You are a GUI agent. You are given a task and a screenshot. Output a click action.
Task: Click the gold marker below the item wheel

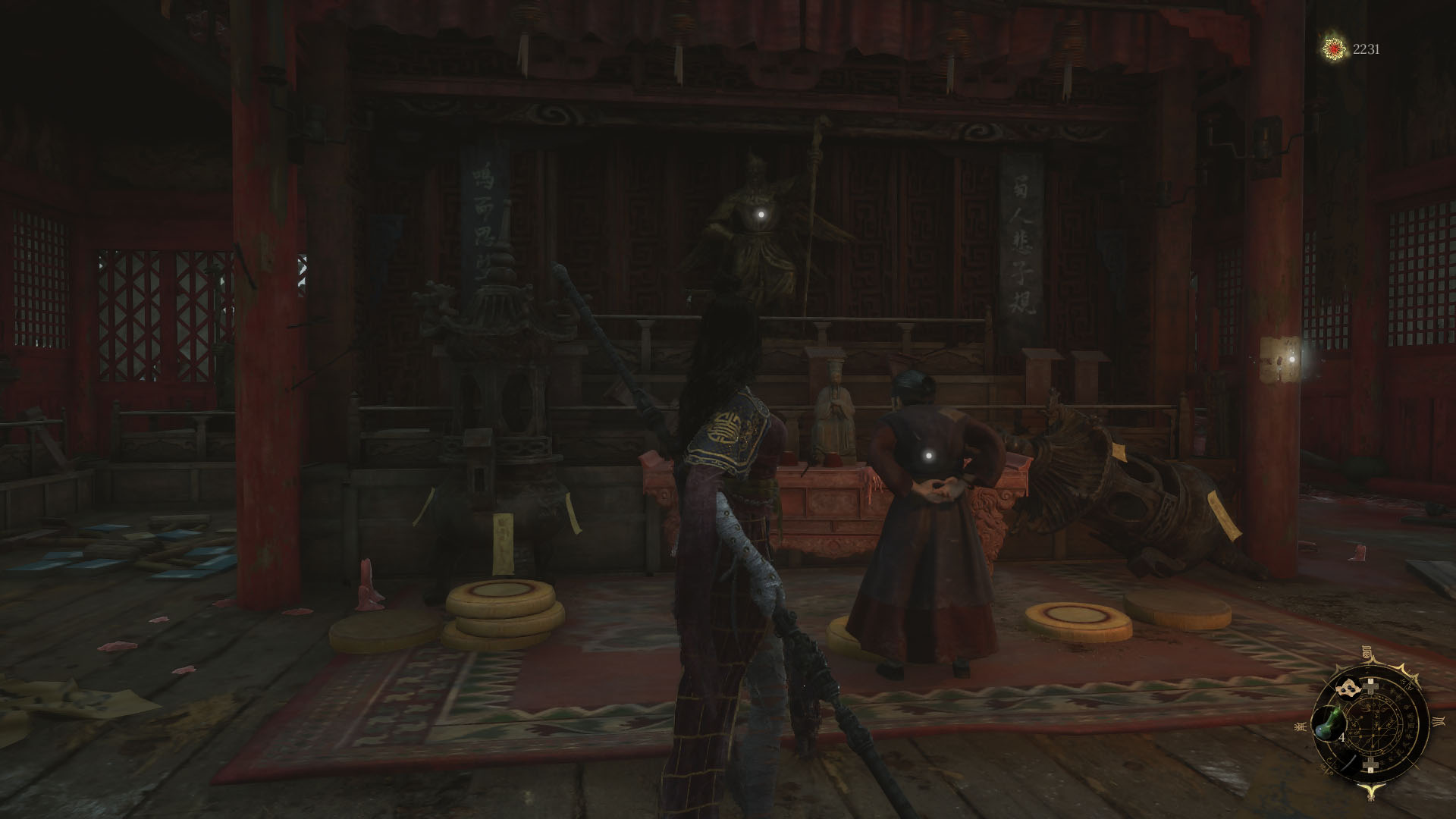click(x=1372, y=790)
